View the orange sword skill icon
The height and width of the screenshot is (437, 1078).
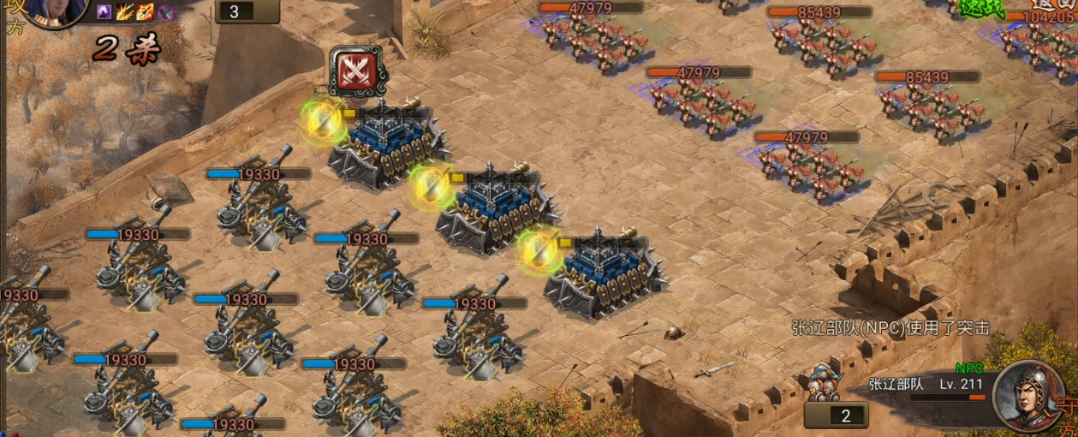pos(145,12)
